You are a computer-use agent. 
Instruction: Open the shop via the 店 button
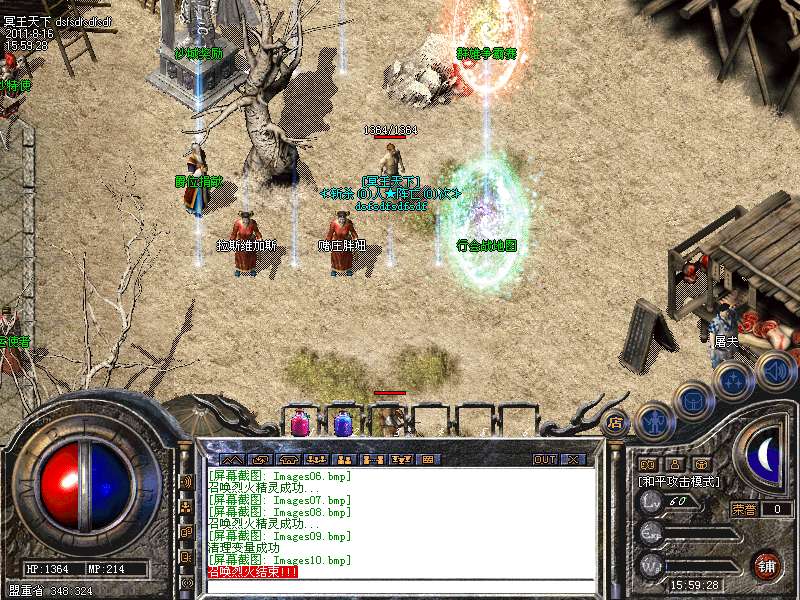click(615, 422)
